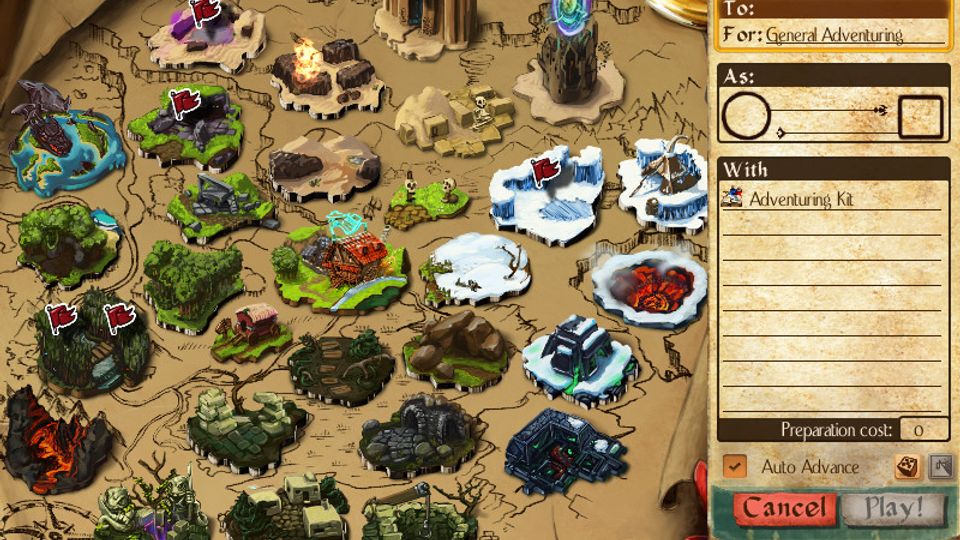This screenshot has width=960, height=540.
Task: Choose the empty circular slot under As
Action: pos(746,117)
